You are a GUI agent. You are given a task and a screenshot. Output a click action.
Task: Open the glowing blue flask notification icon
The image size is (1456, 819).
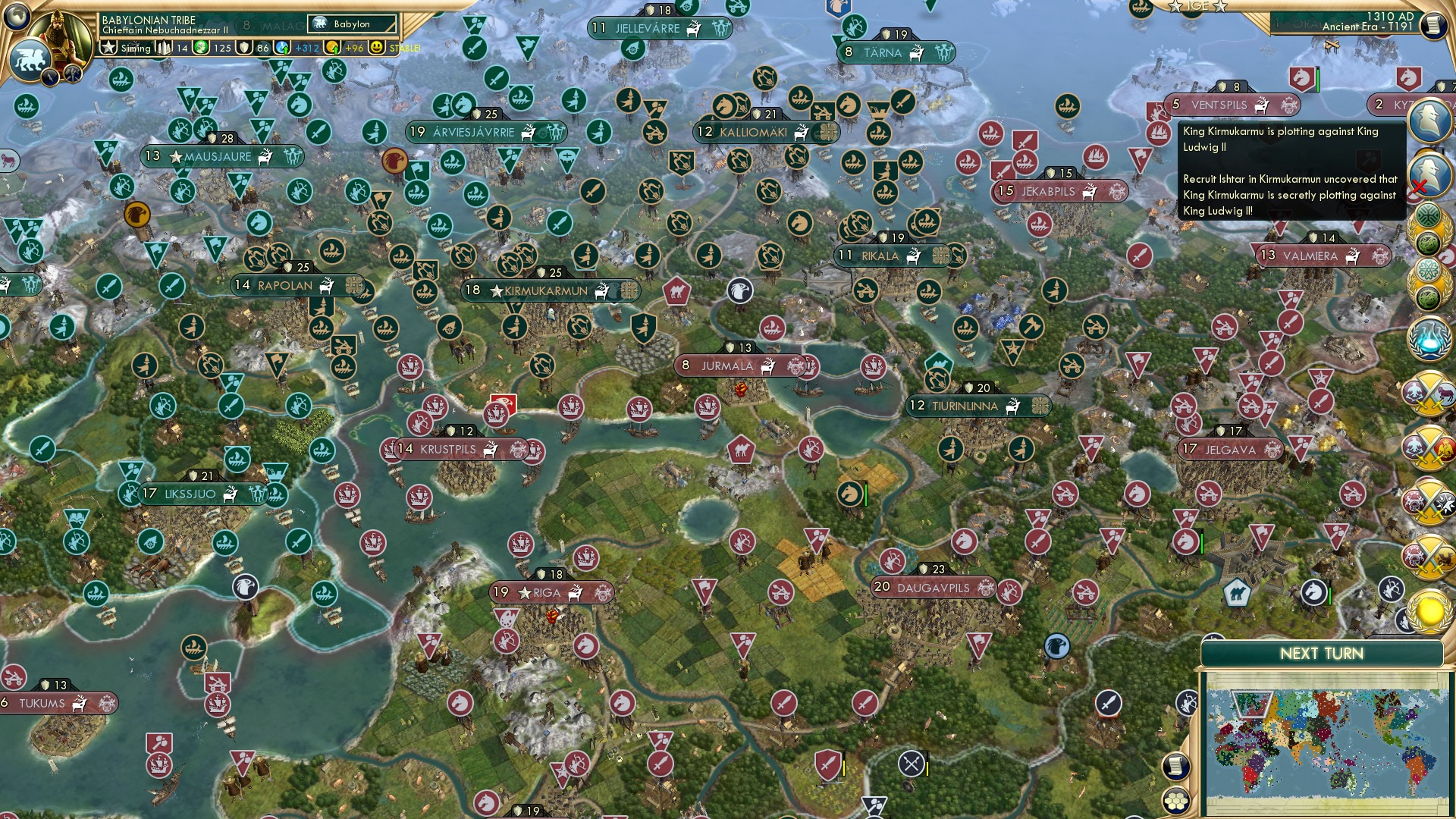point(1429,337)
